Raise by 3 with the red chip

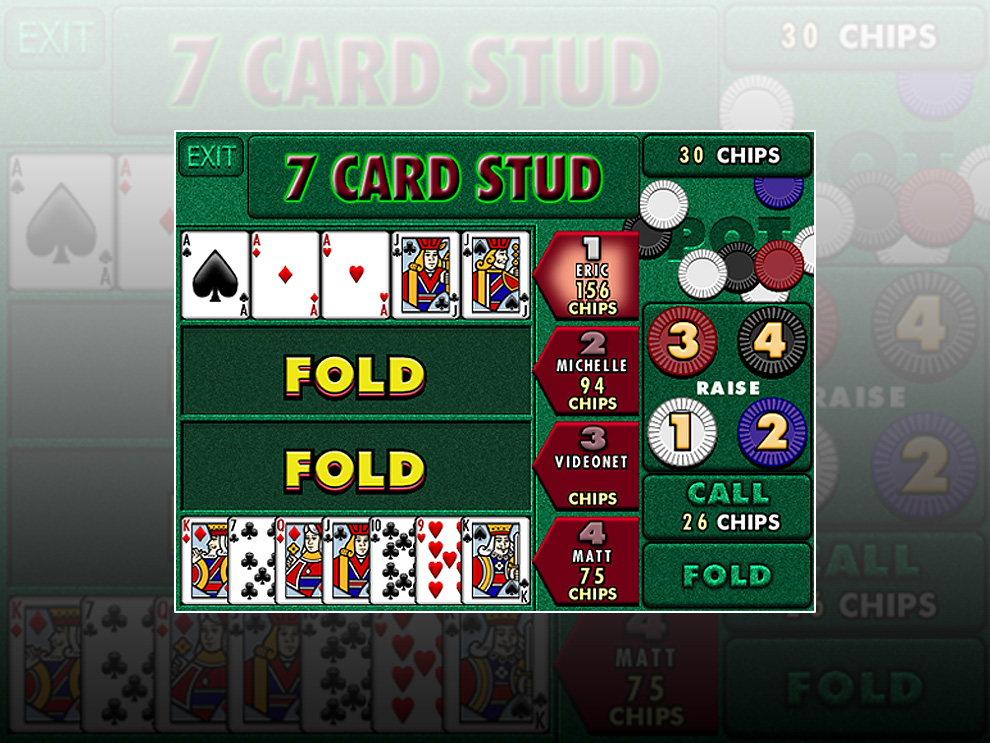[x=682, y=341]
